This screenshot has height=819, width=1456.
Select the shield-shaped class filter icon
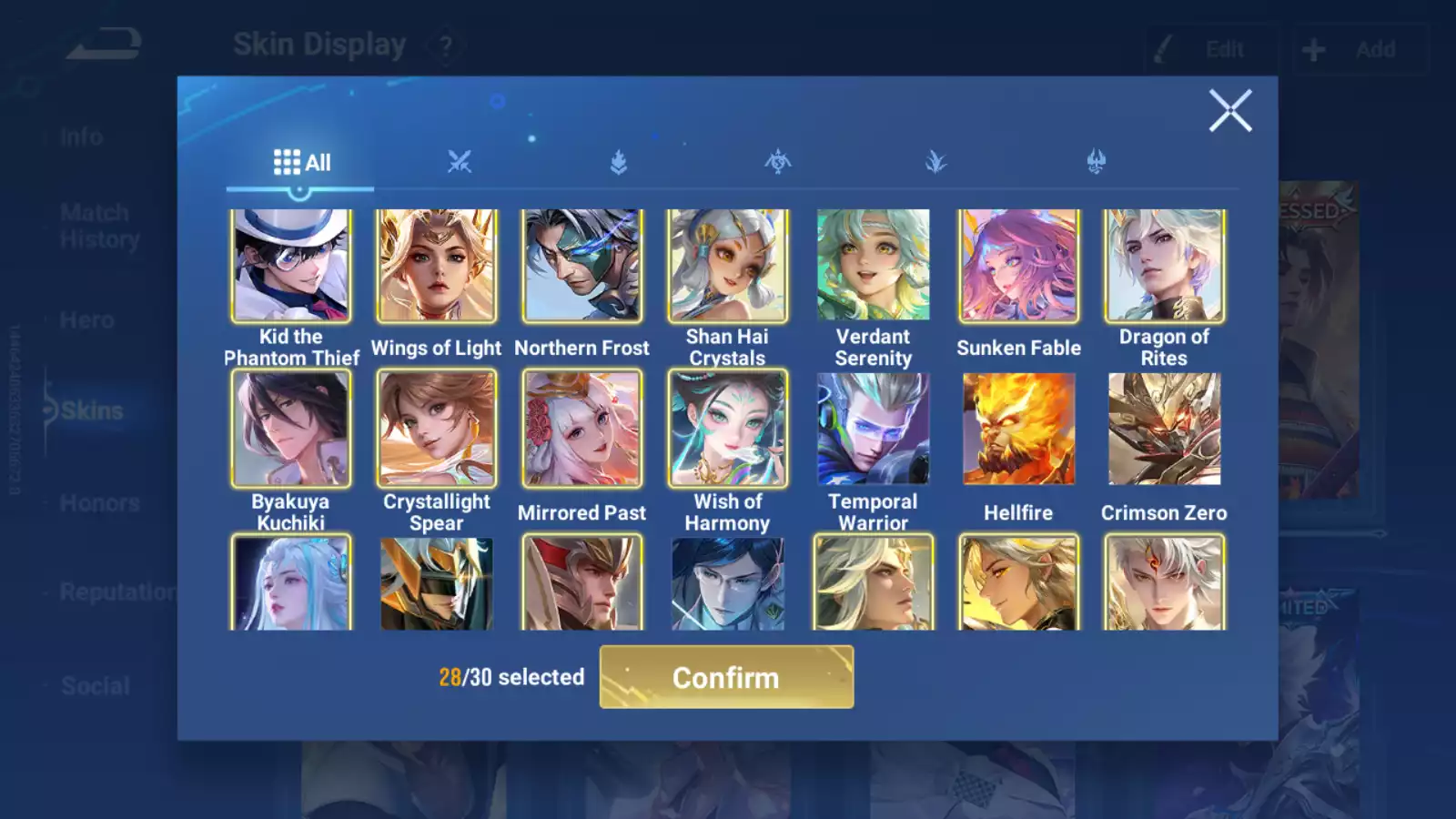619,162
